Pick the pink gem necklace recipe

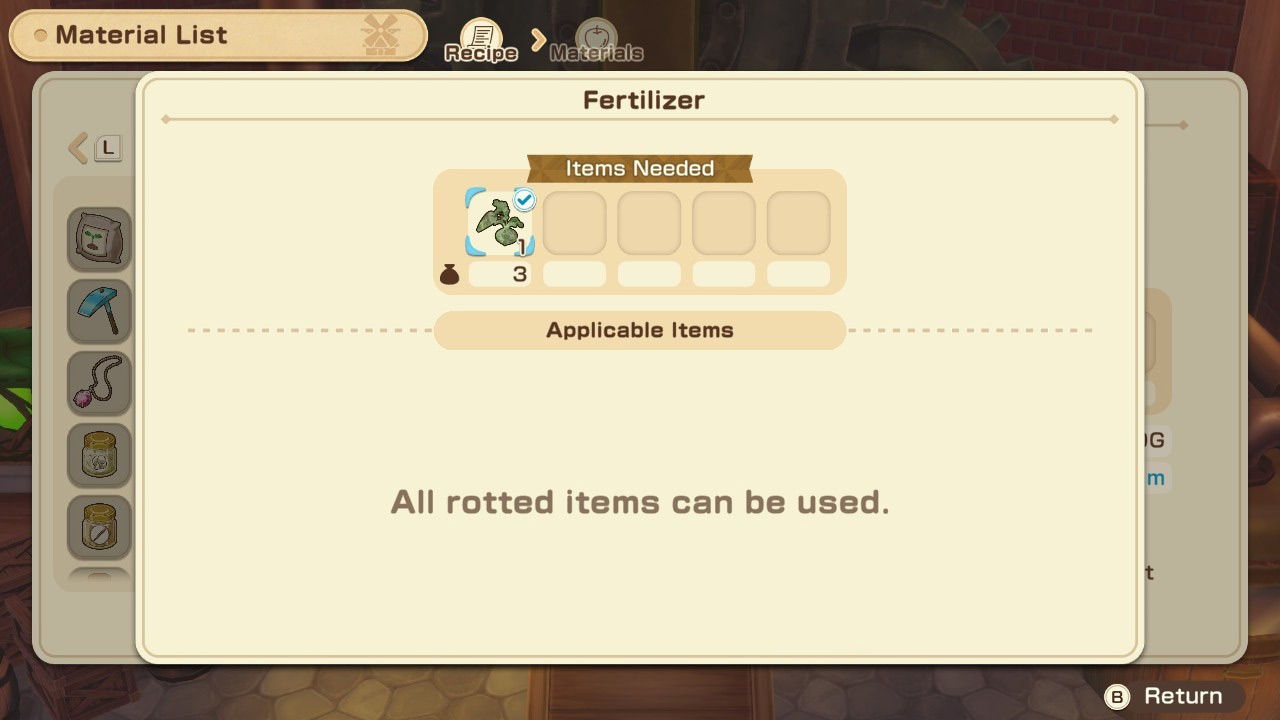click(99, 383)
